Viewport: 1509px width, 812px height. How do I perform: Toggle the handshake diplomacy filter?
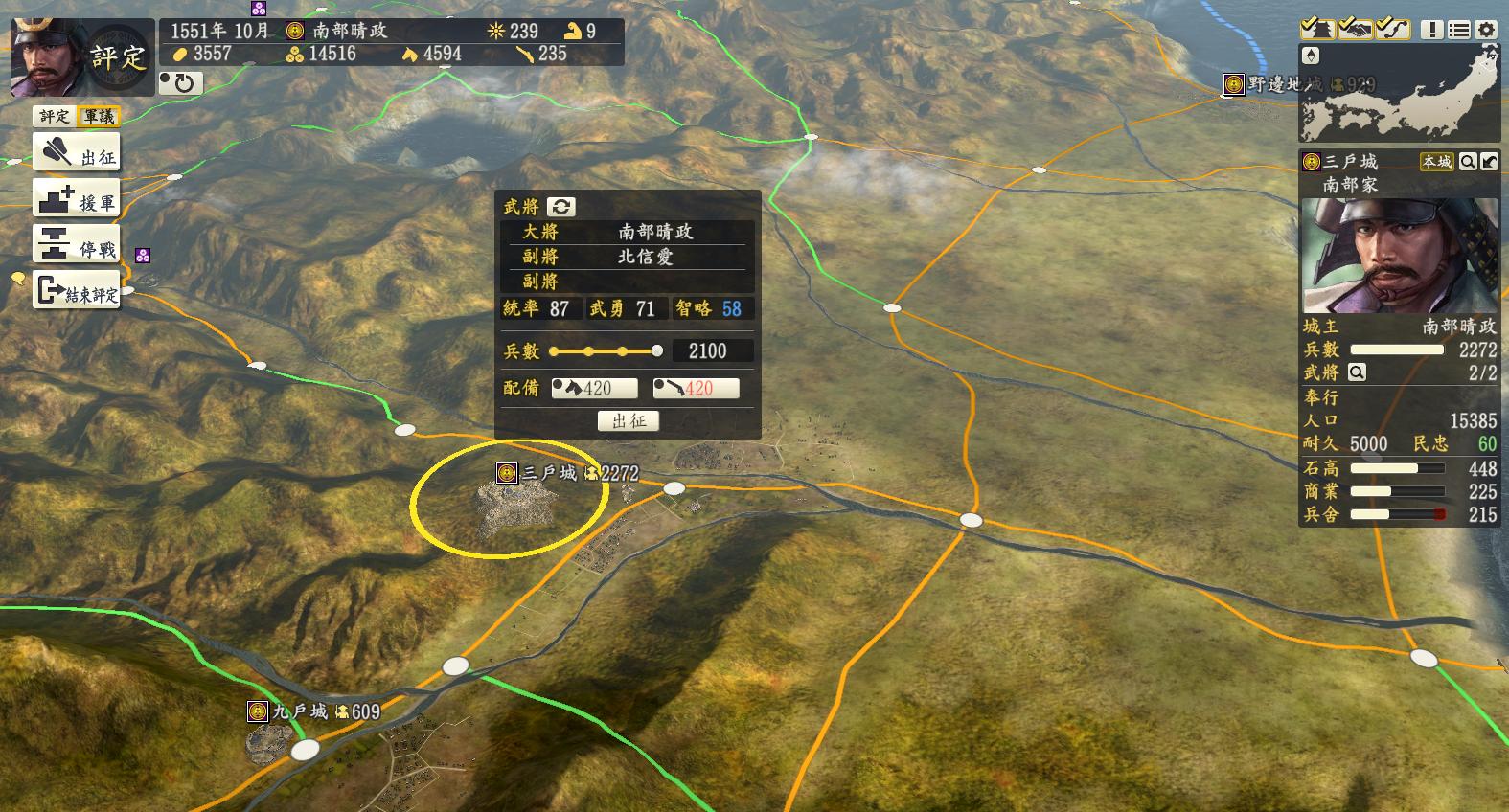tap(1355, 29)
